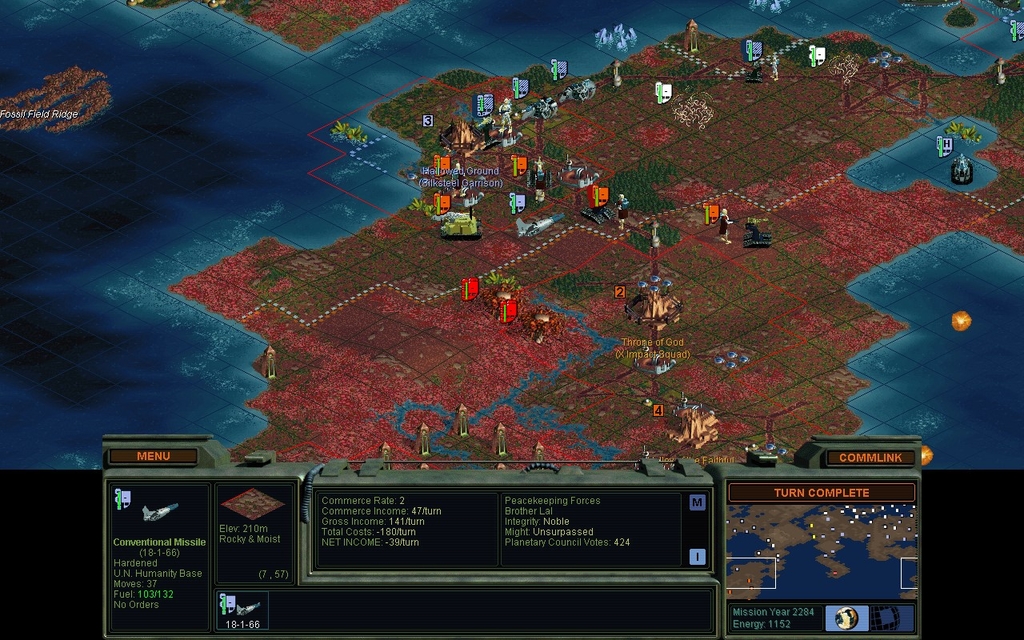
Task: Click the I button in info panel
Action: 697,557
